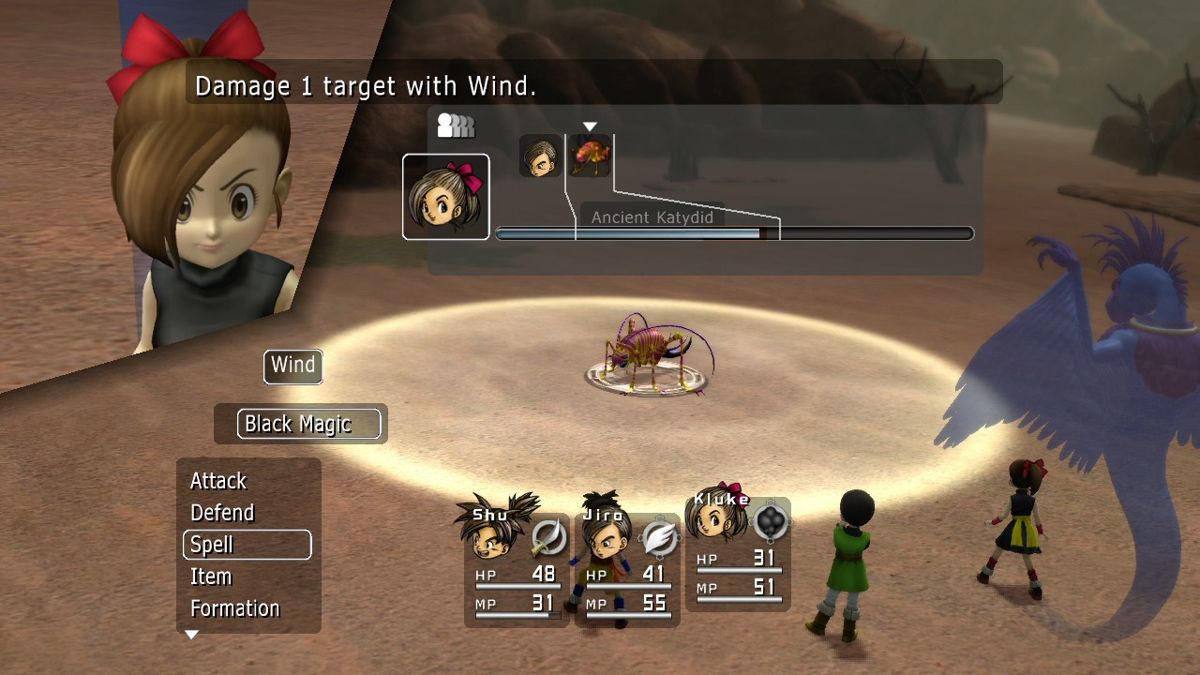Choose the Attack command
The height and width of the screenshot is (675, 1200).
(219, 481)
